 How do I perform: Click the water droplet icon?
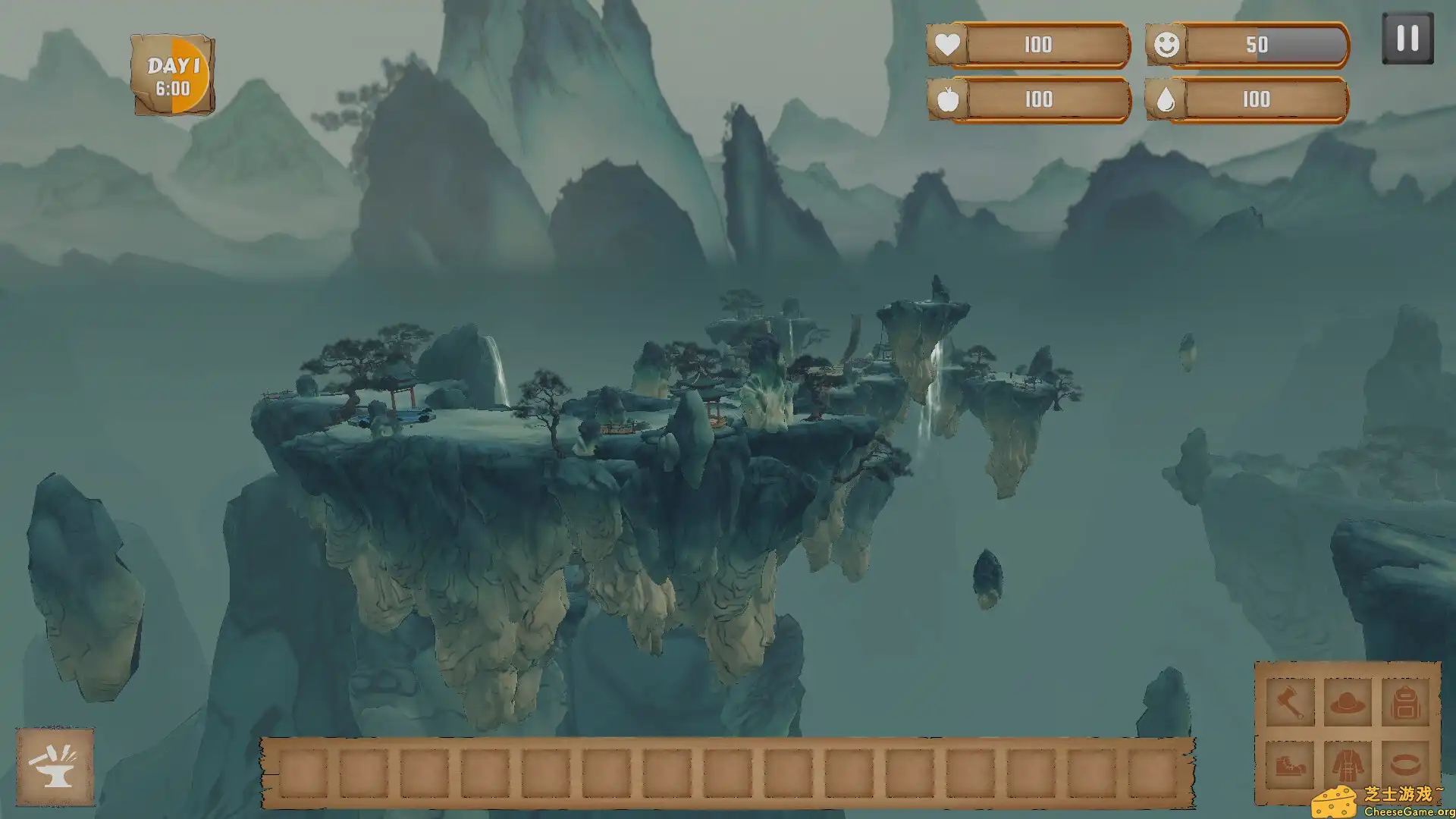[1168, 100]
